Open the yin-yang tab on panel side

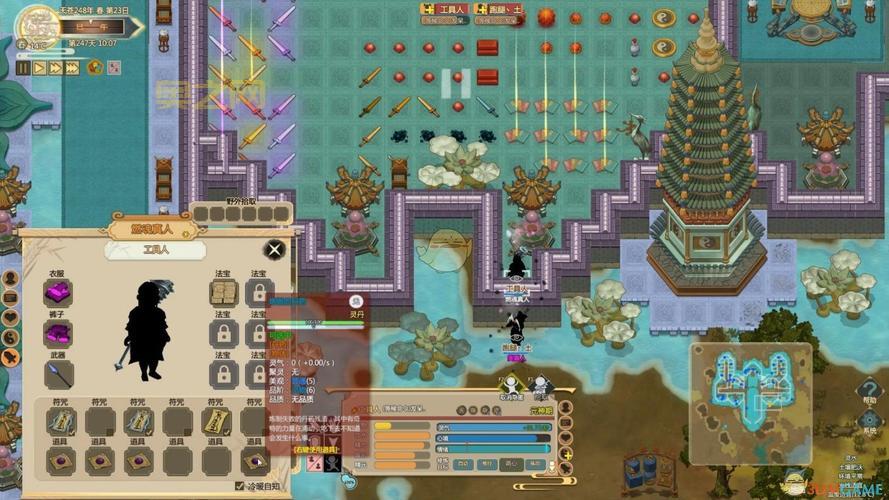10,336
